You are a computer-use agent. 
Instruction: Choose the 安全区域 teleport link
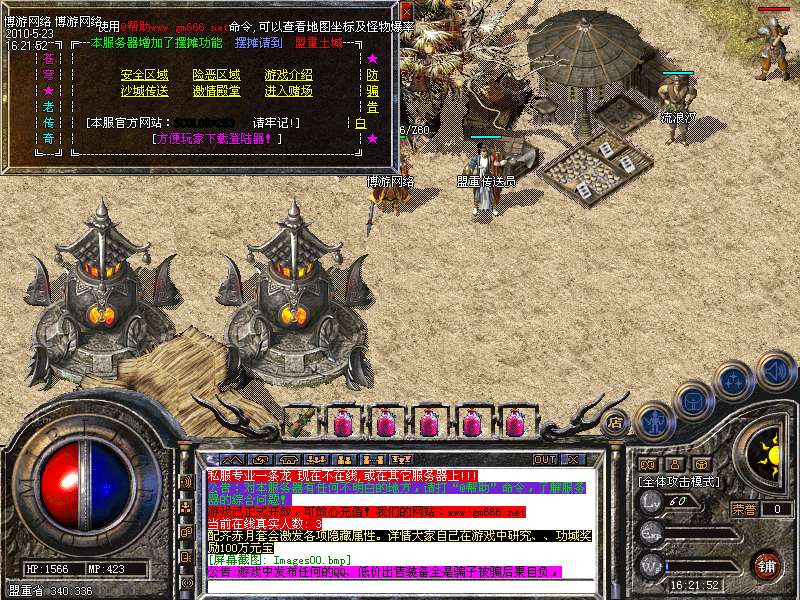tap(145, 75)
